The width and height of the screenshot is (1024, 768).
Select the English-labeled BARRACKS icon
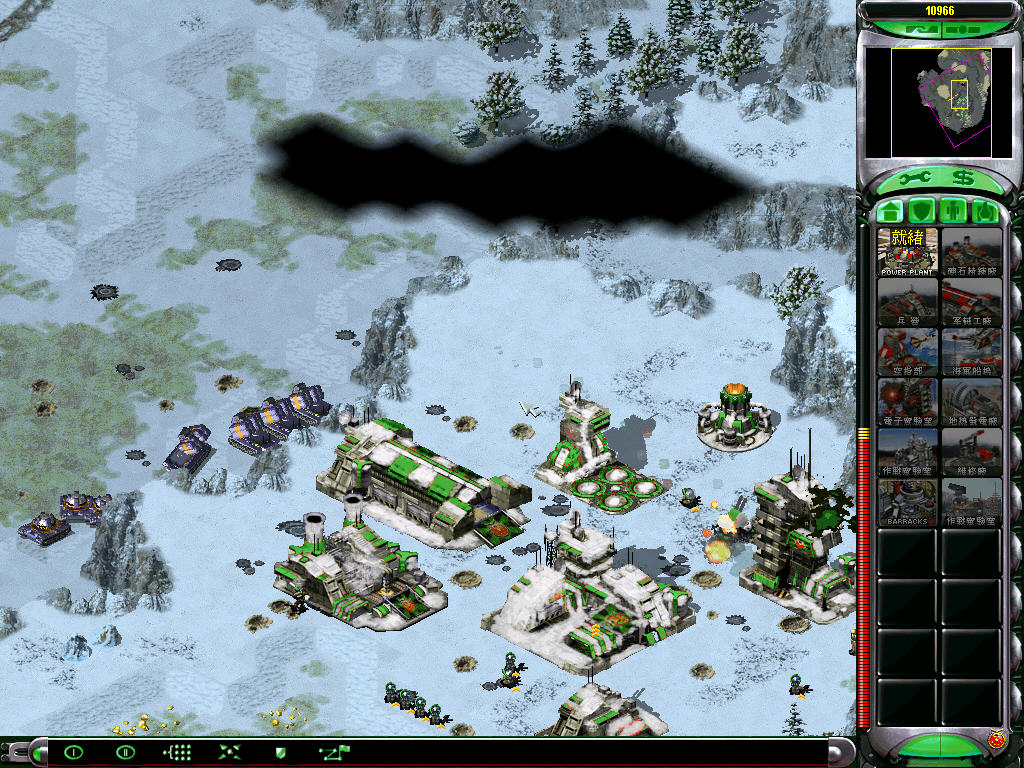(x=908, y=502)
